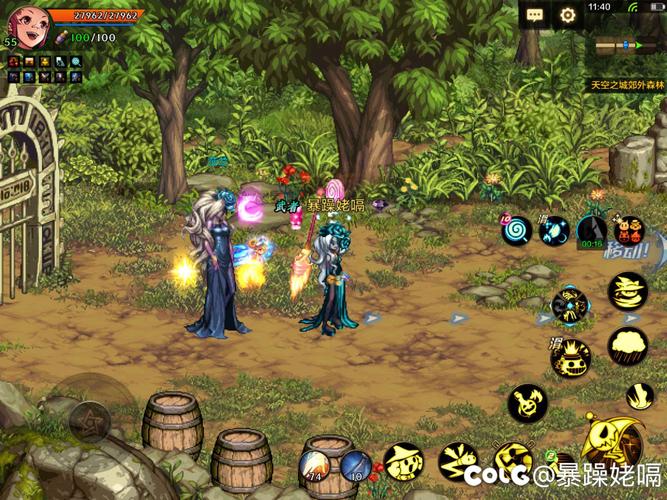Activate the blue broom dash skill
Screen dimensions: 667x500
tap(553, 231)
